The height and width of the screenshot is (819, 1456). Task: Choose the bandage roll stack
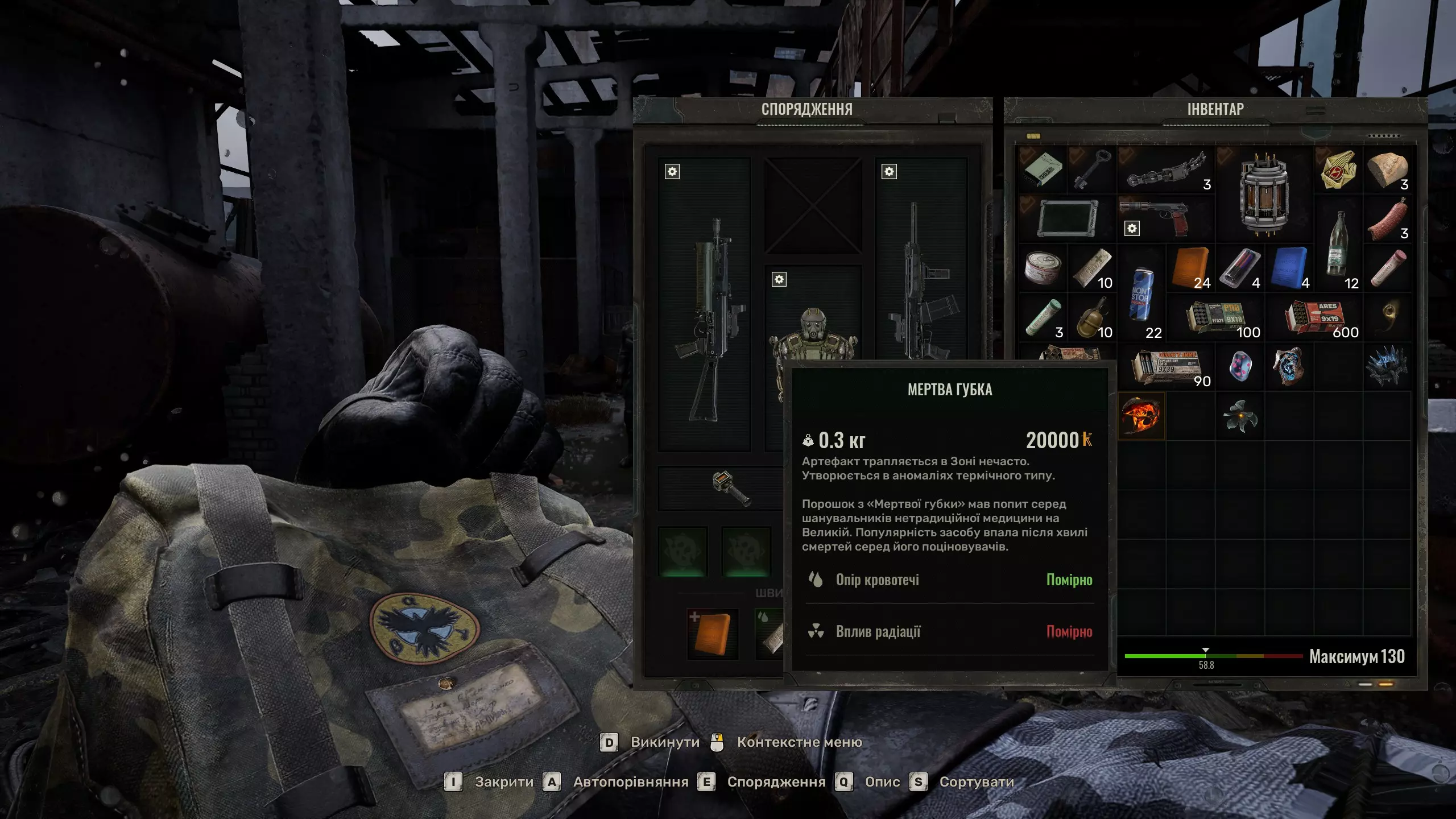(1092, 268)
